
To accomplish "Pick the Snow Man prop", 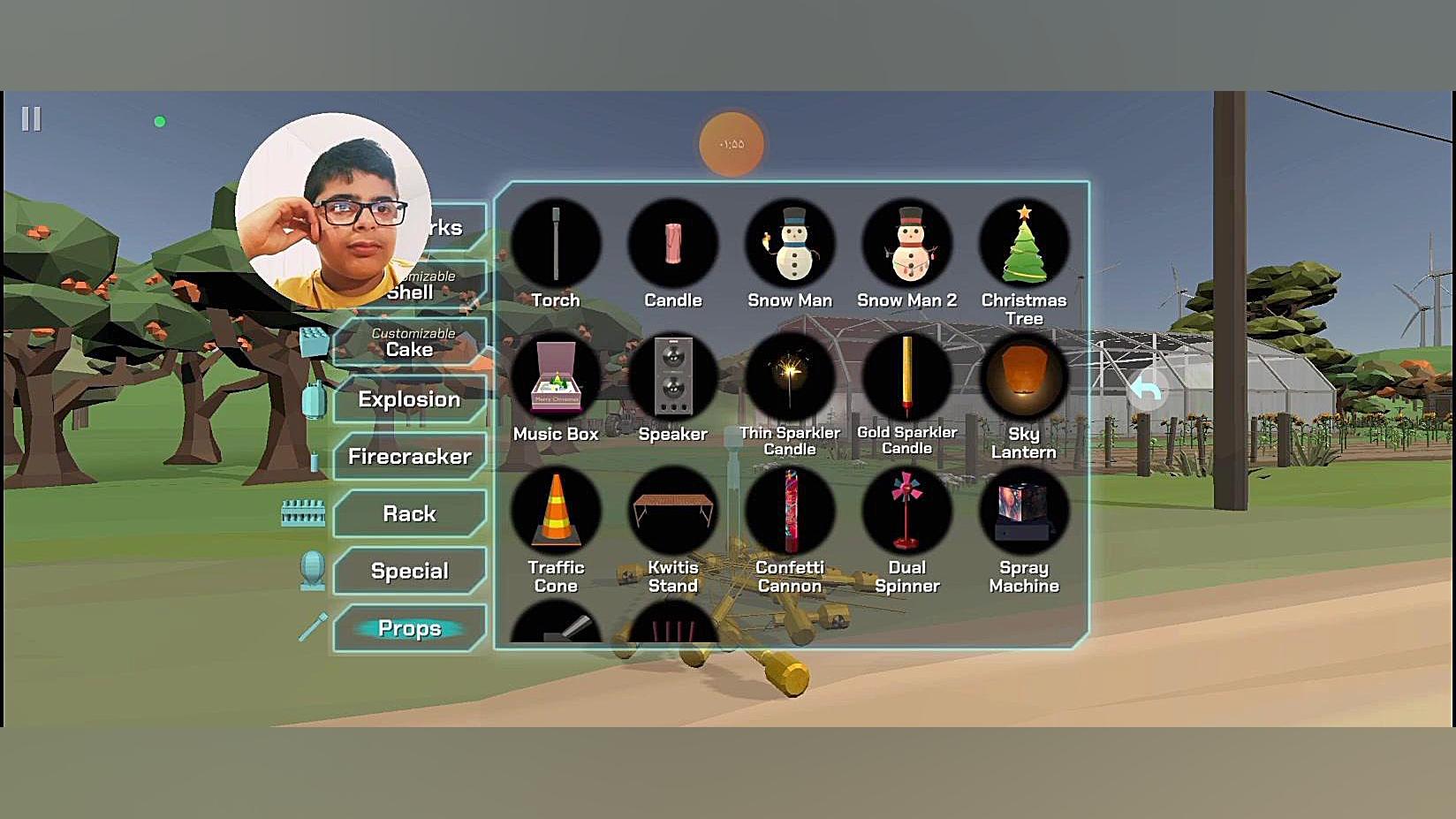I will point(790,245).
